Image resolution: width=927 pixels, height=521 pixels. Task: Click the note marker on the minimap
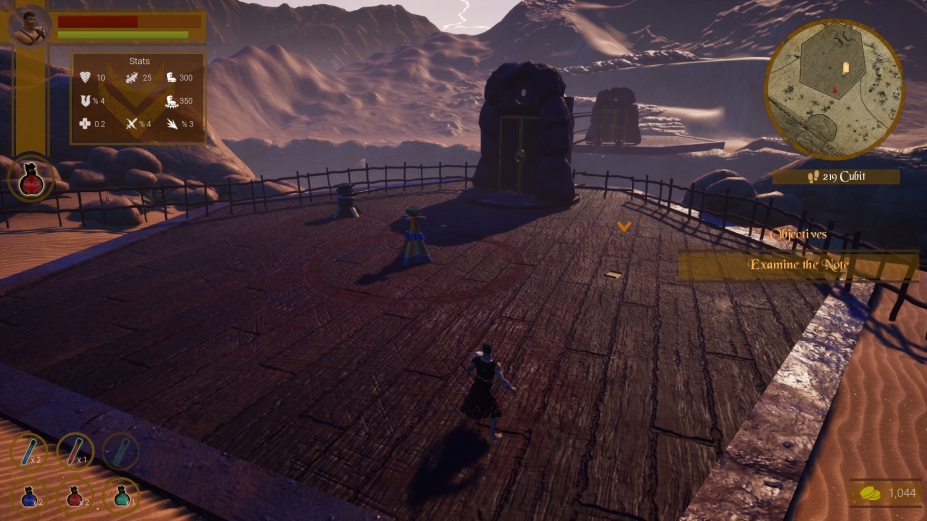[x=846, y=68]
